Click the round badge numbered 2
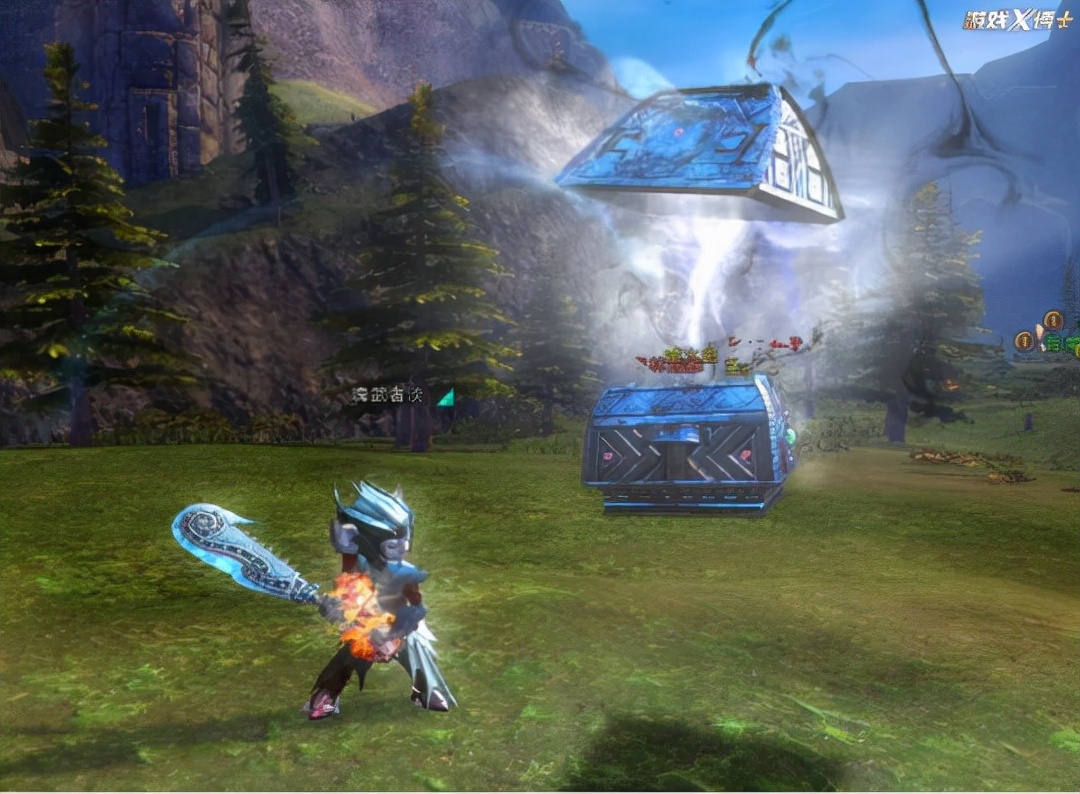 1051,320
